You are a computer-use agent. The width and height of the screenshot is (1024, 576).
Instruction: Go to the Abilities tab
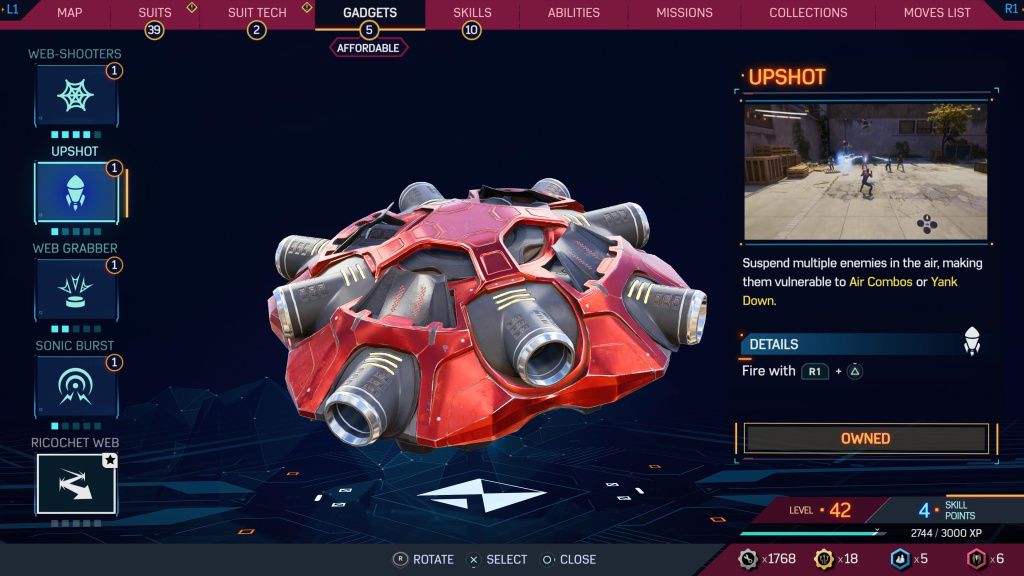[574, 13]
